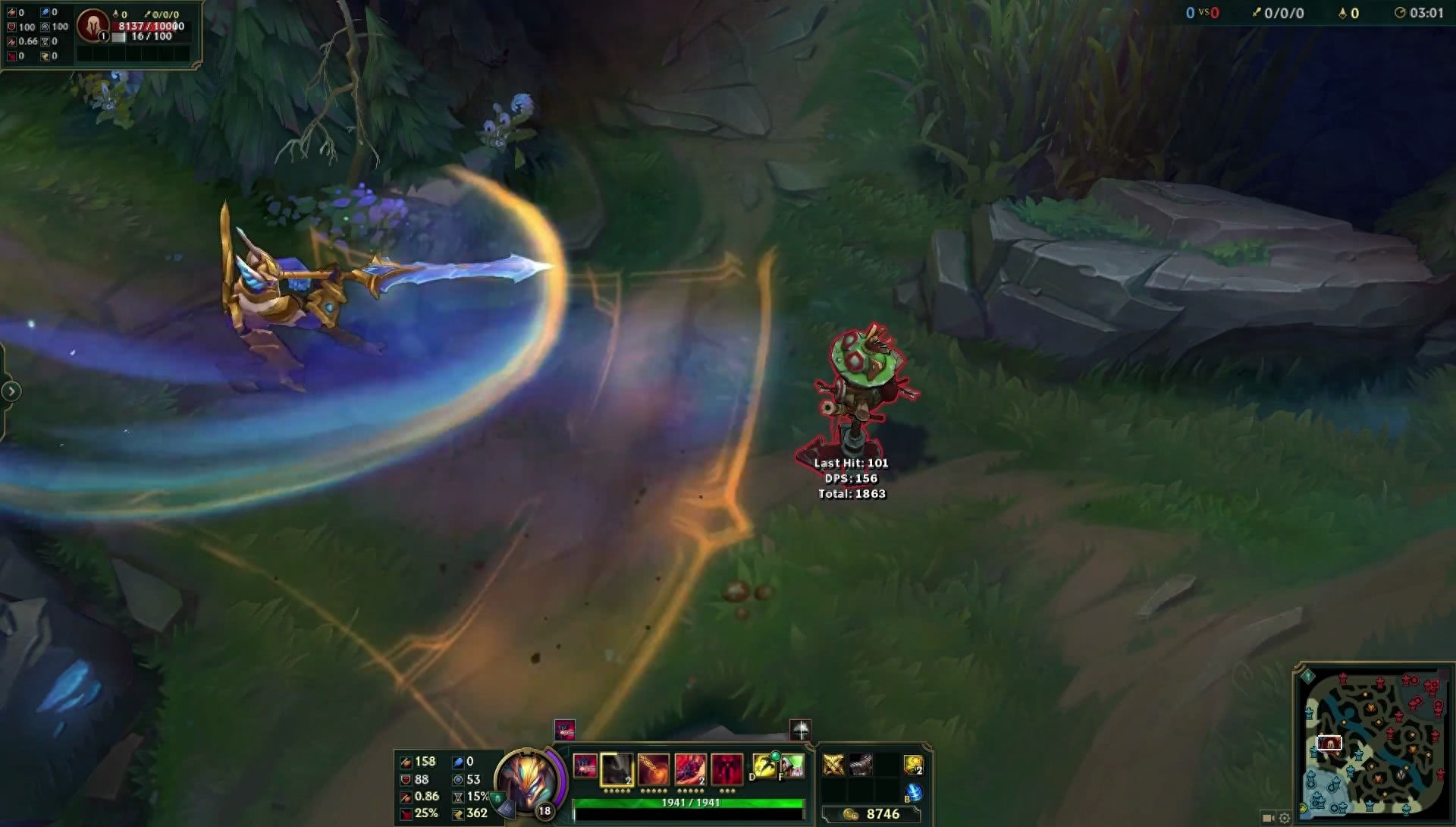Toggle the camera lock icon beside the minimap

coord(1268,818)
